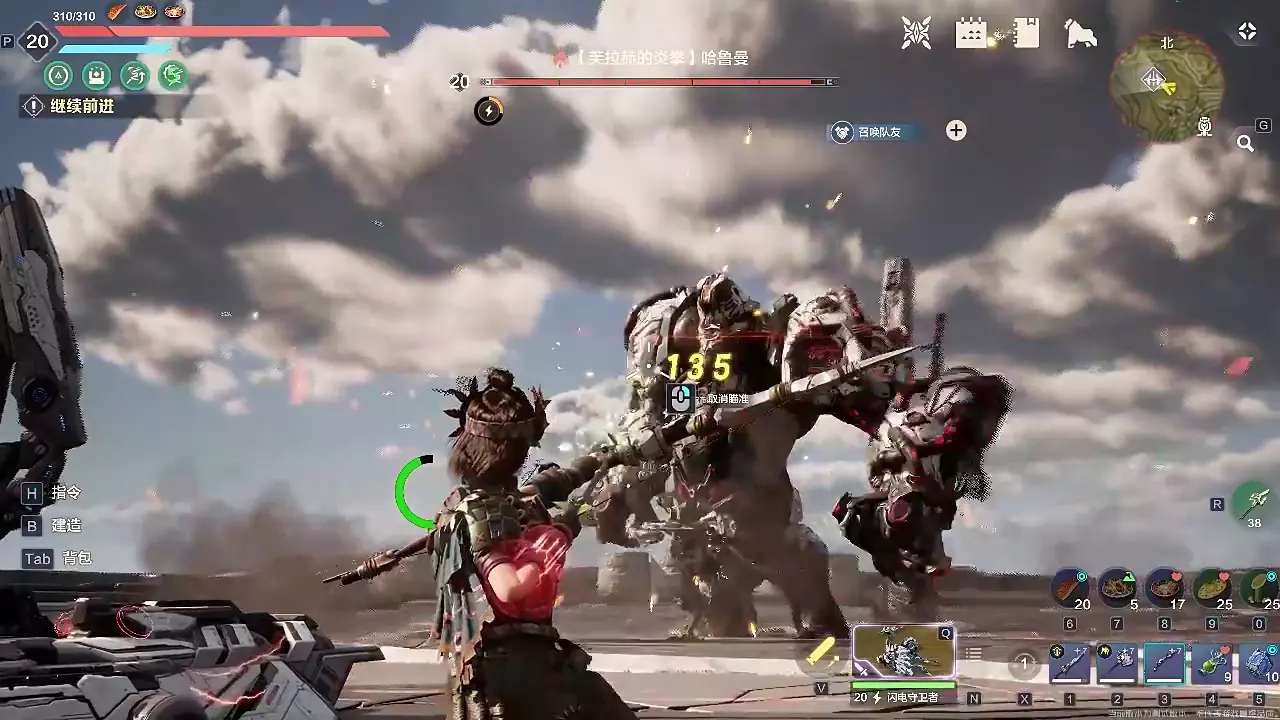
Task: Open the 背包 backpack menu
Action: pyautogui.click(x=76, y=559)
